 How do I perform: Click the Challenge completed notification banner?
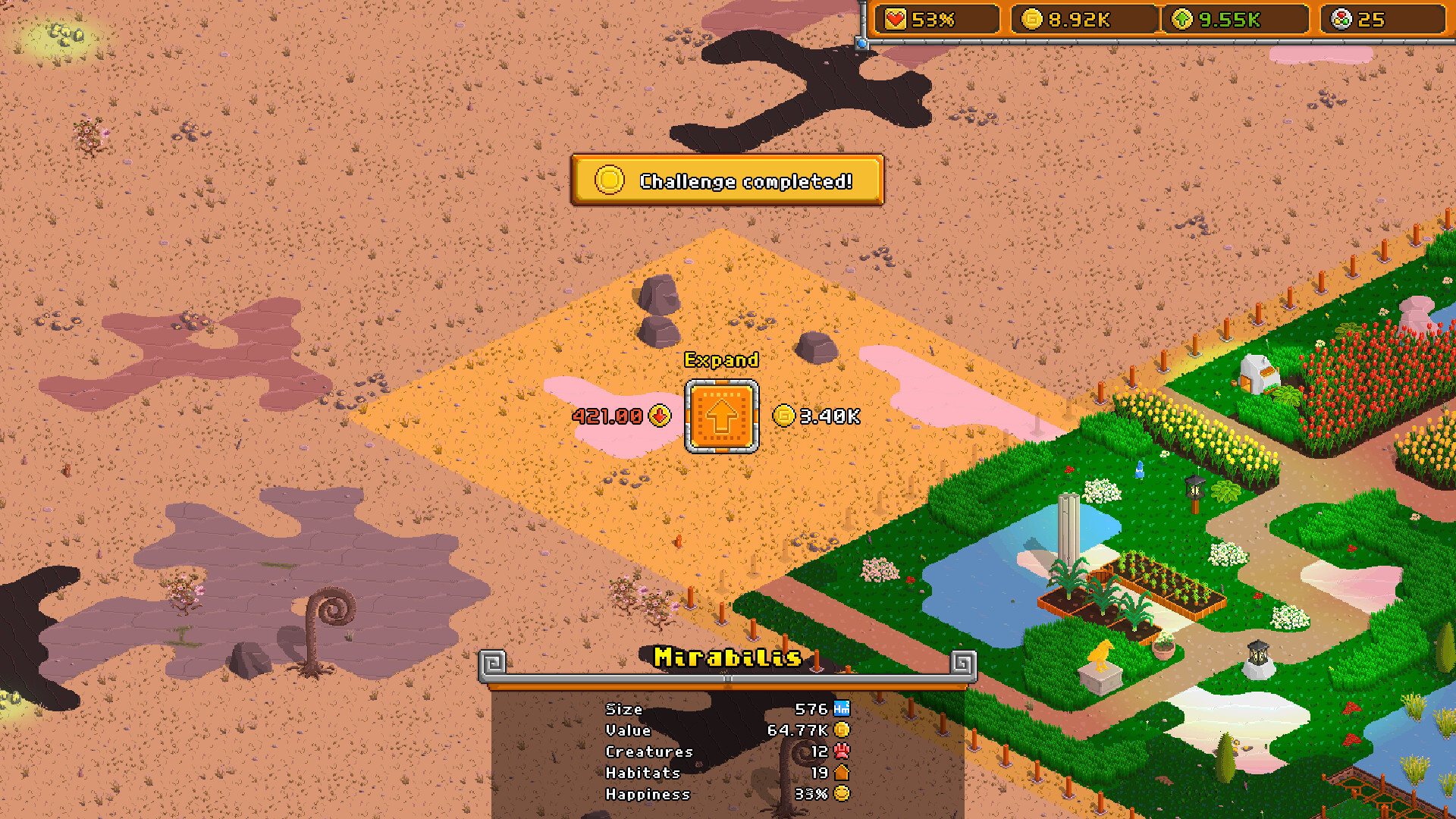tap(726, 181)
